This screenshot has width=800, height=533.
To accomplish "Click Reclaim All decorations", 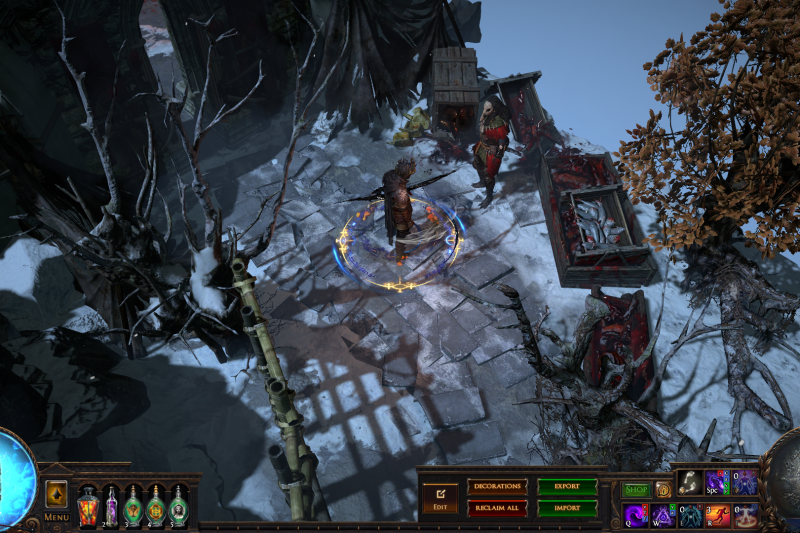I will click(x=497, y=508).
